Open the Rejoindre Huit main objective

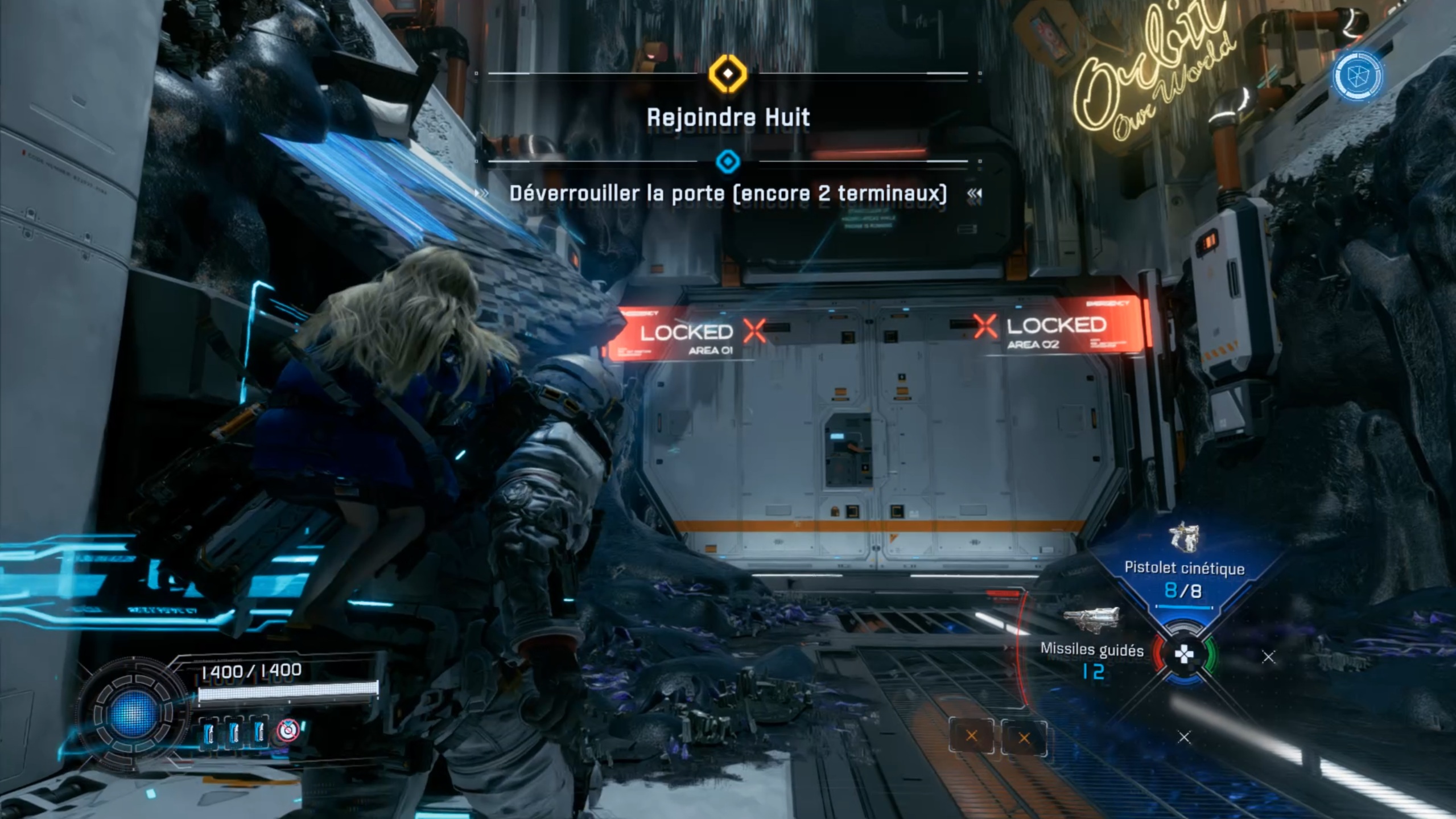point(728,118)
